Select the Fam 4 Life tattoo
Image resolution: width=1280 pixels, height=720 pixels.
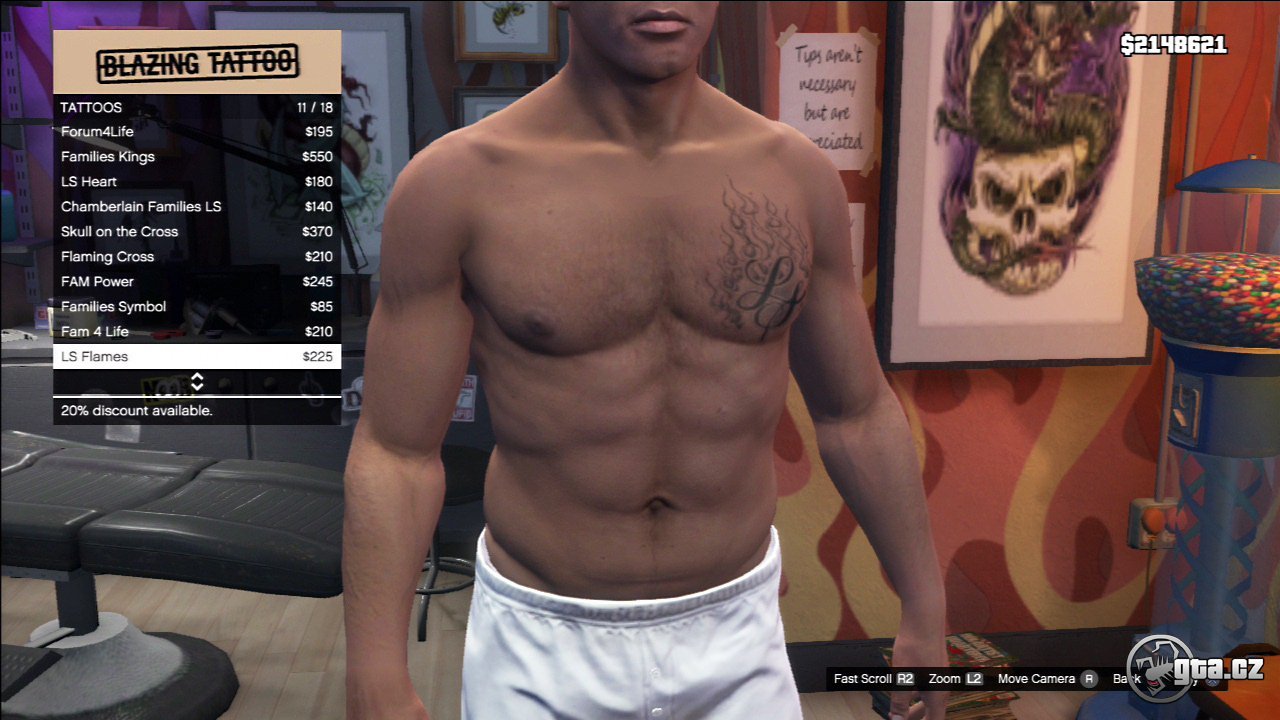[x=197, y=332]
